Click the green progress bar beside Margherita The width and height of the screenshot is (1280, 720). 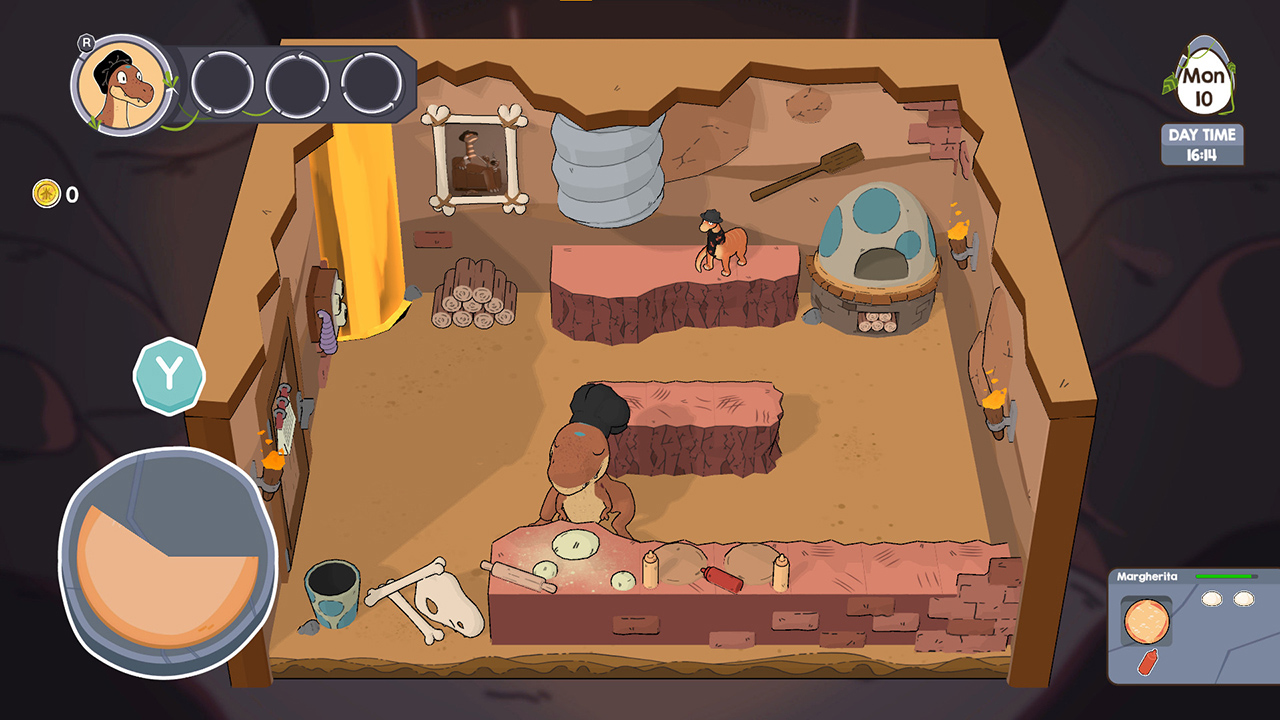[1225, 575]
